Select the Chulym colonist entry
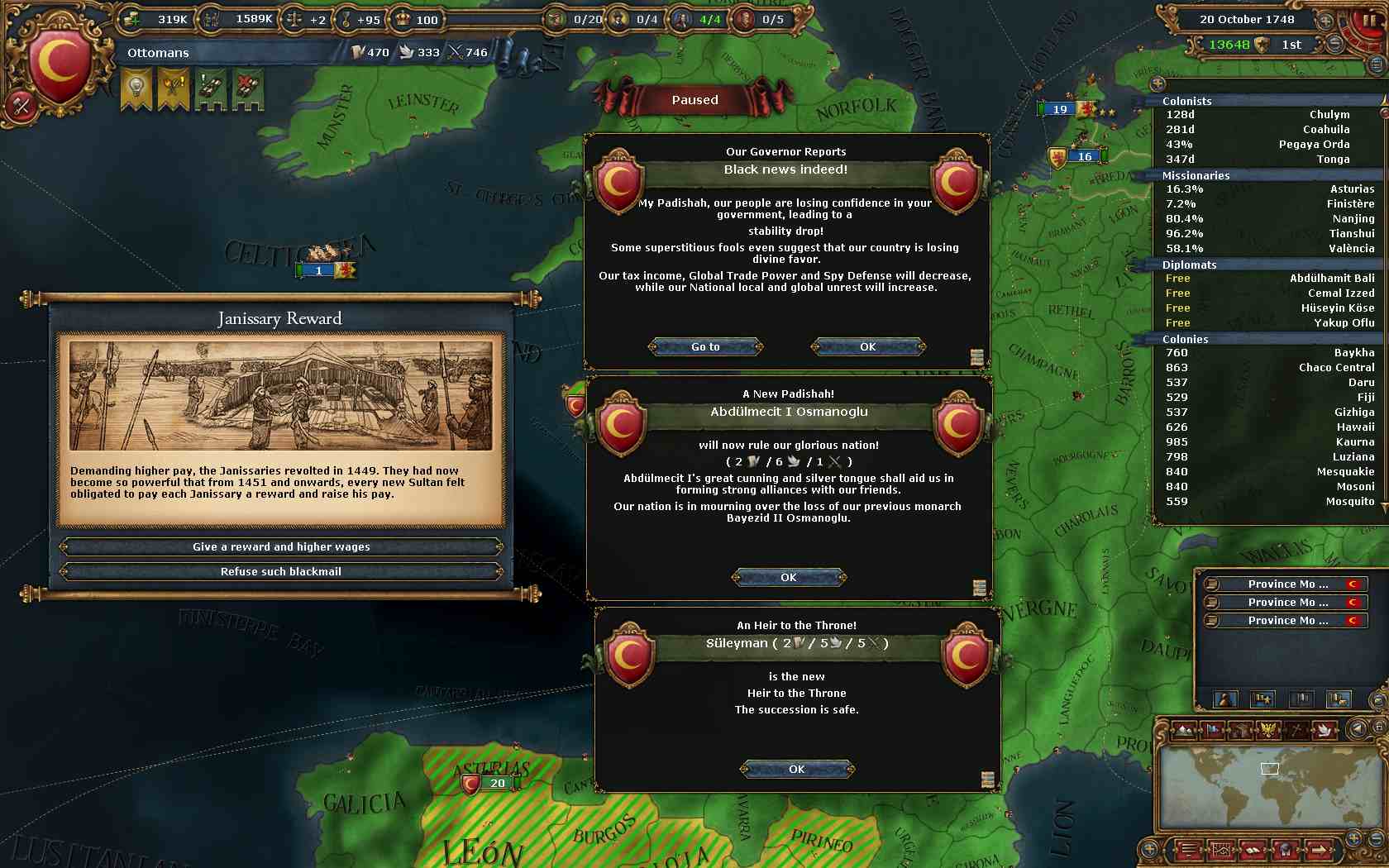Viewport: 1389px width, 868px height. tap(1269, 115)
